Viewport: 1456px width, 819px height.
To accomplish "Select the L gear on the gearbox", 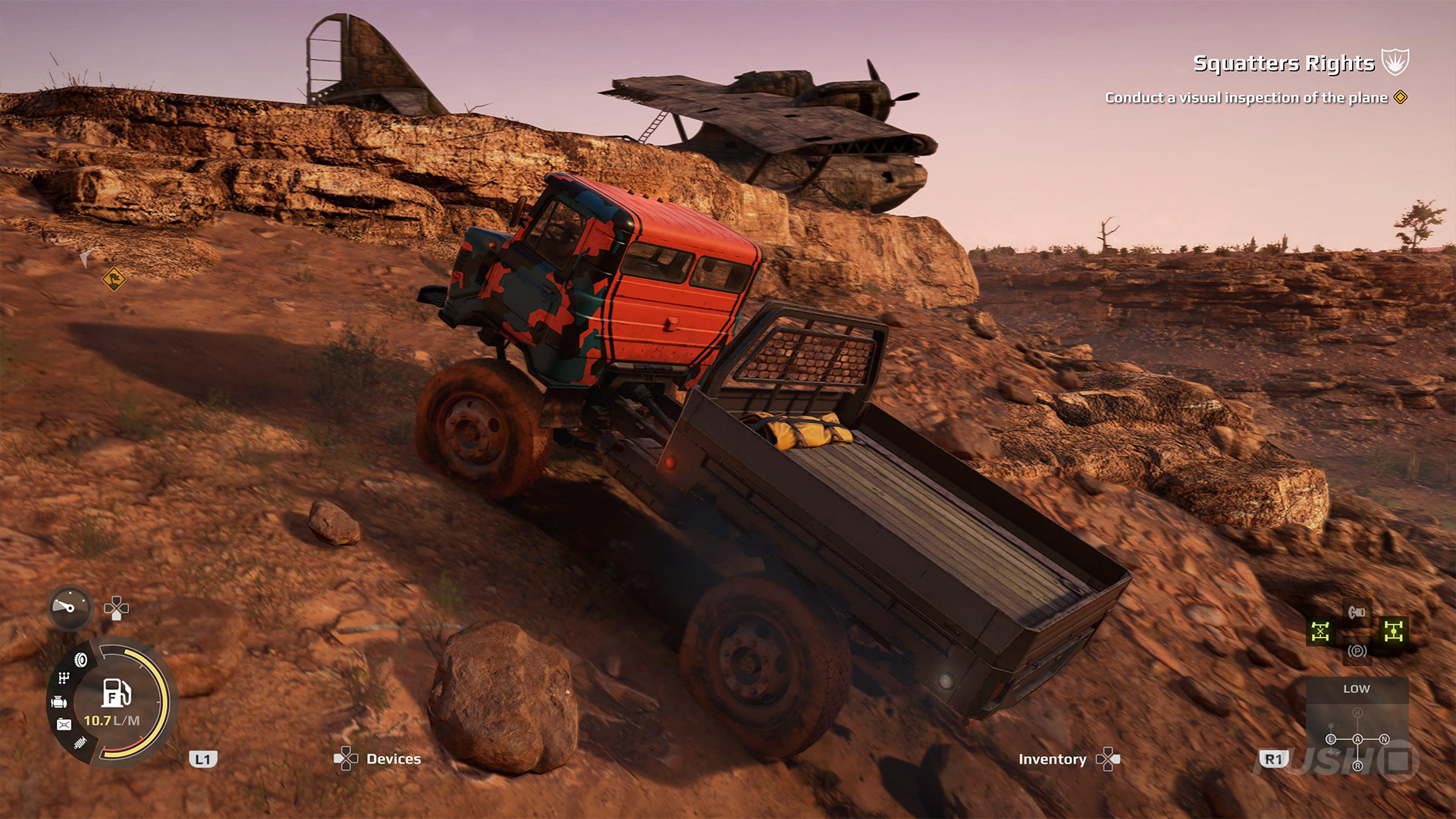I will [1330, 739].
